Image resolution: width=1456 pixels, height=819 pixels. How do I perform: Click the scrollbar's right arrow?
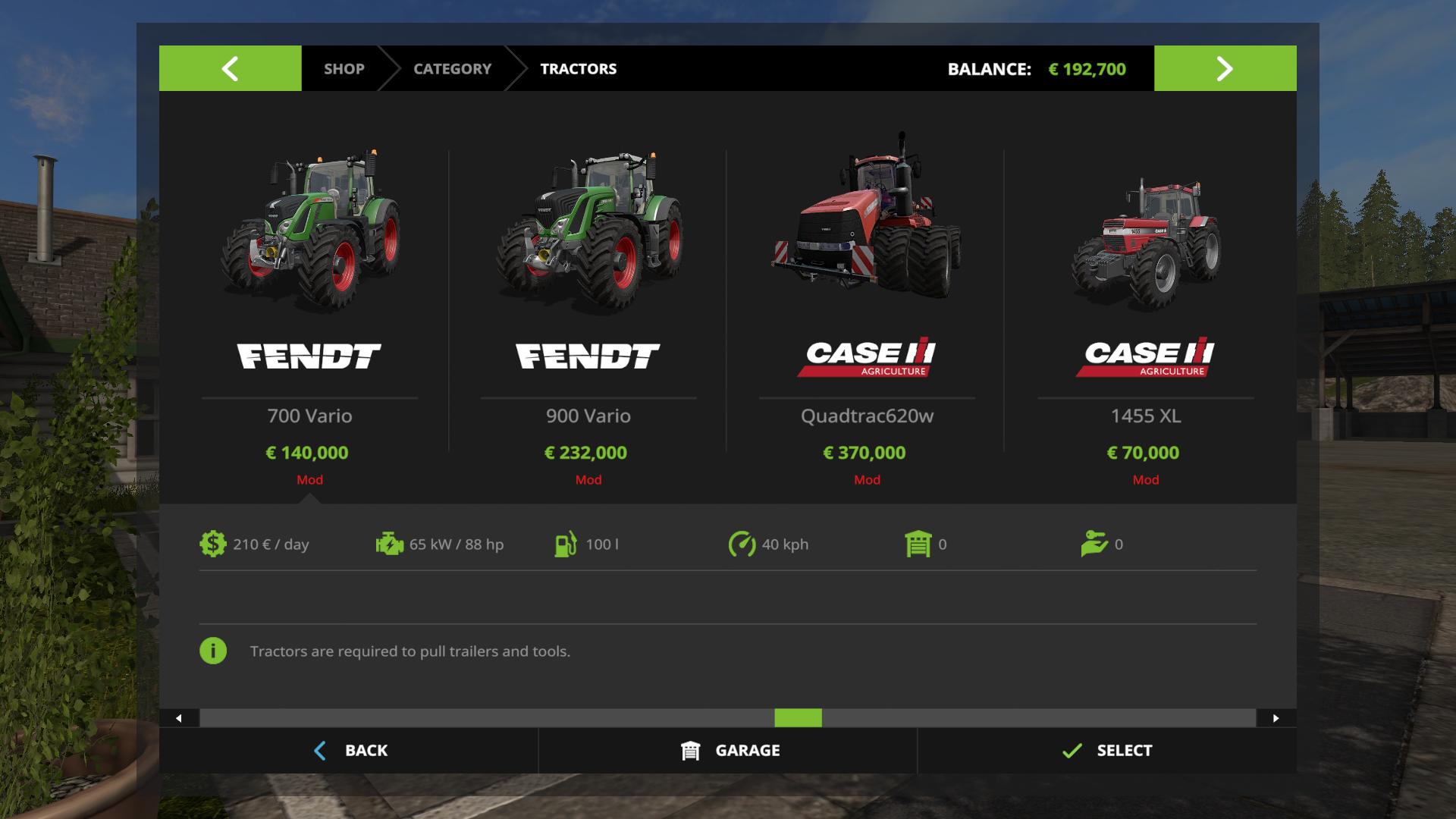coord(1276,718)
